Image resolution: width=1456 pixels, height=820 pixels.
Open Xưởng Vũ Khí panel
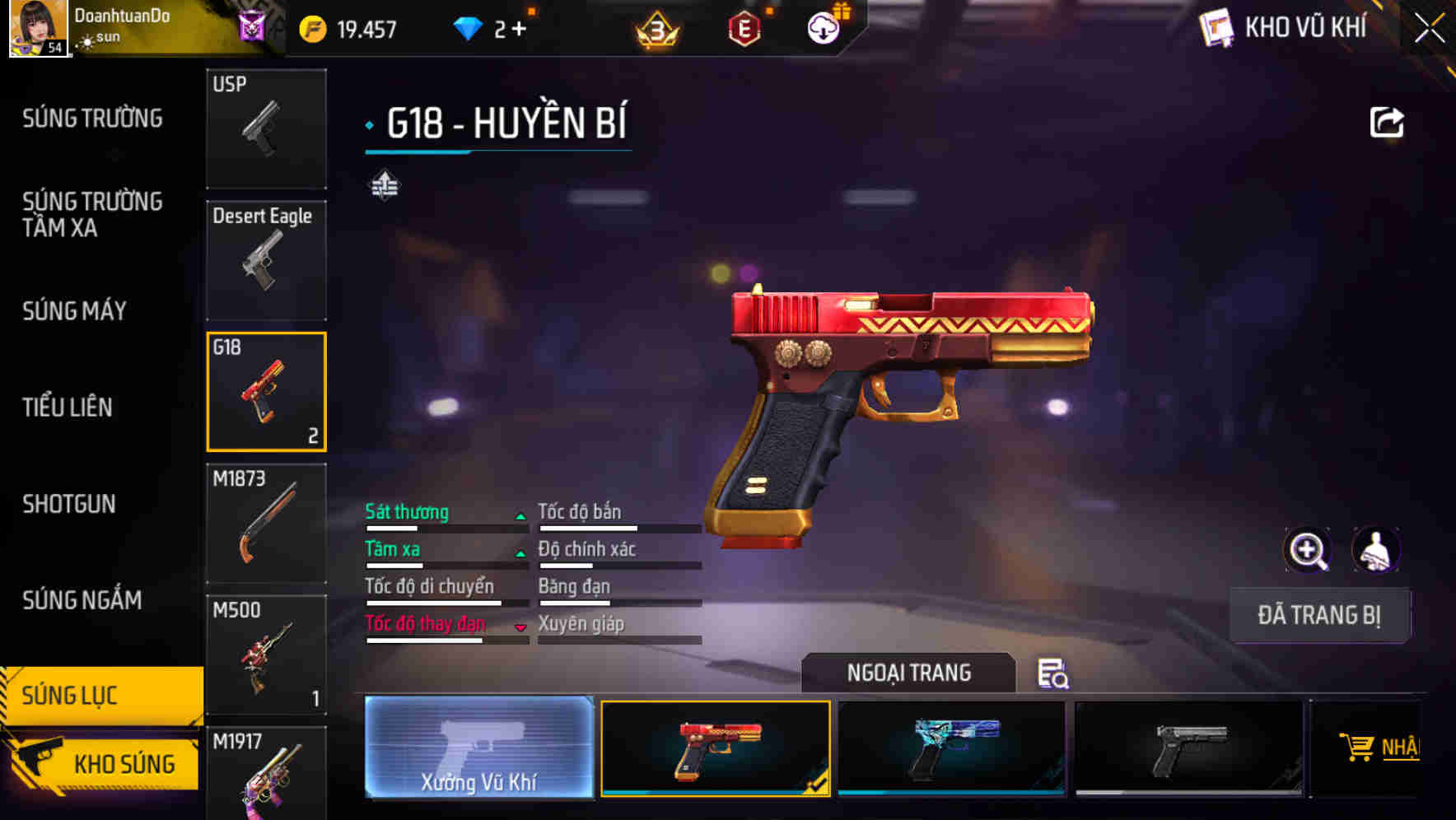click(478, 748)
